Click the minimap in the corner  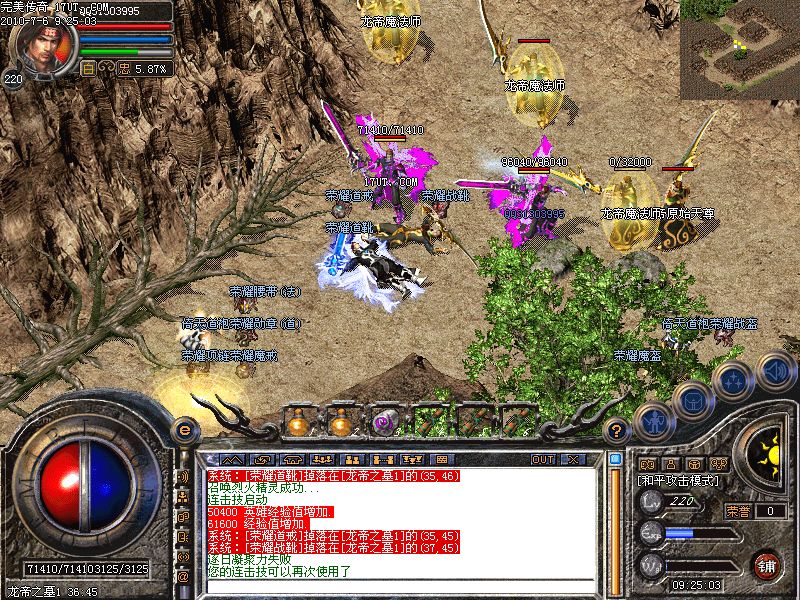point(739,49)
